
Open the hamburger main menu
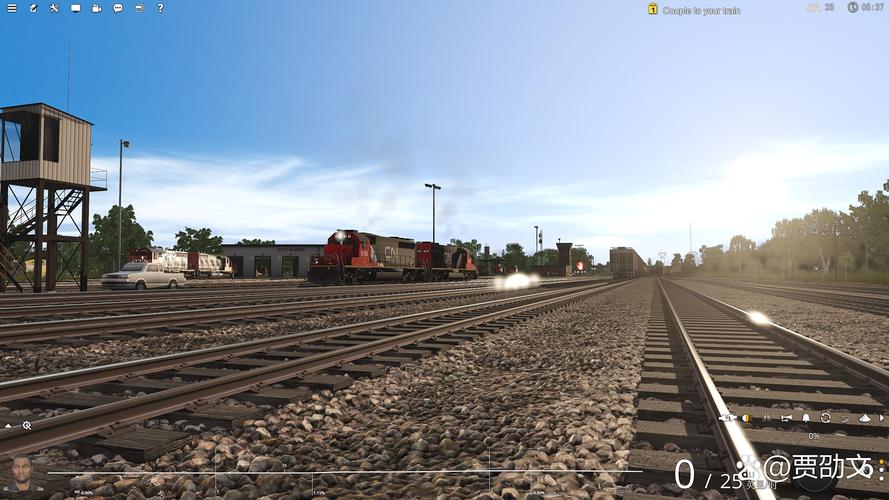[x=11, y=8]
